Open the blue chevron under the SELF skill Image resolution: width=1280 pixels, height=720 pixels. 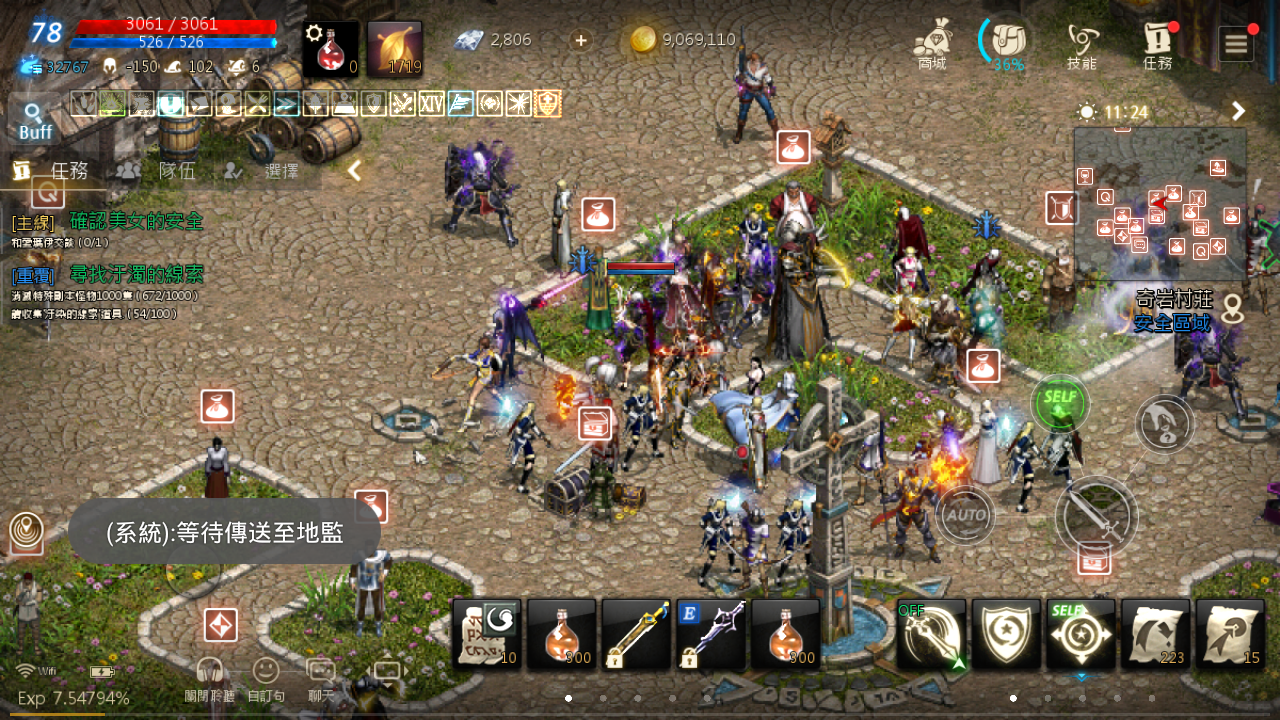1081,675
